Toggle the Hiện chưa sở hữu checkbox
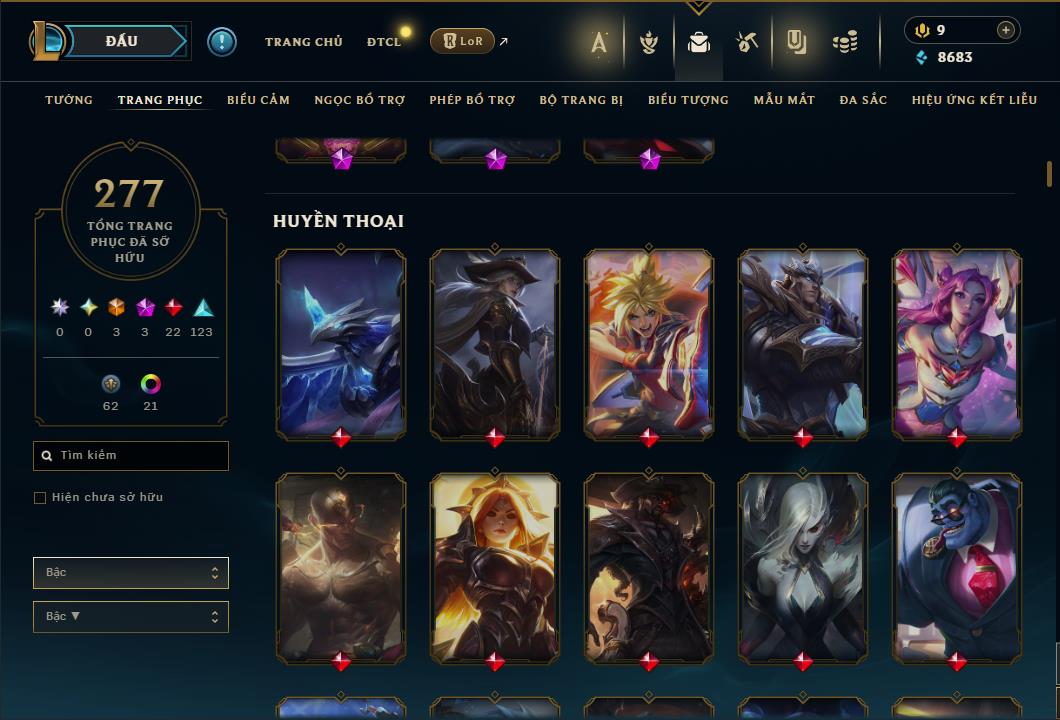This screenshot has height=720, width=1060. point(40,498)
